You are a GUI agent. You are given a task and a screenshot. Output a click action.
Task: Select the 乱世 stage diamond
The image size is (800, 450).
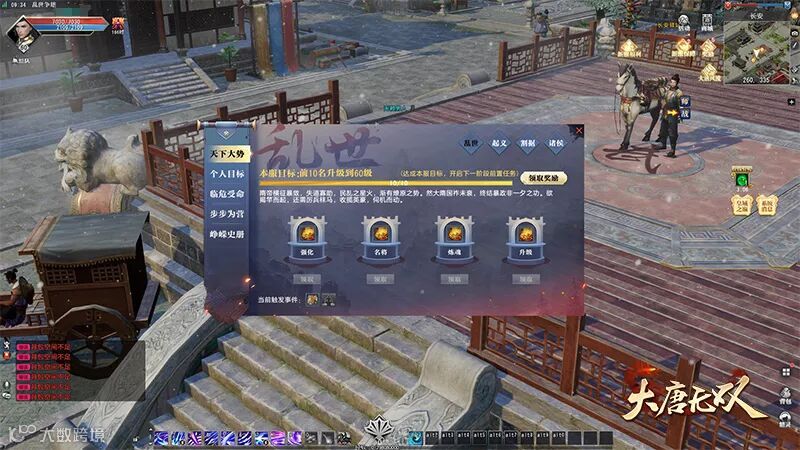(x=472, y=144)
